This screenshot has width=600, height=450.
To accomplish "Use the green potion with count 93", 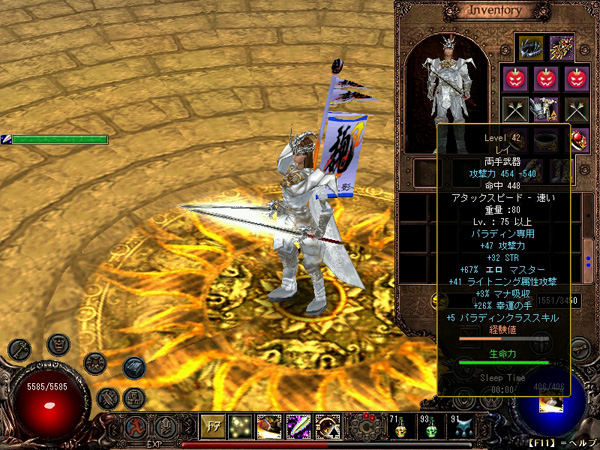I will [430, 428].
